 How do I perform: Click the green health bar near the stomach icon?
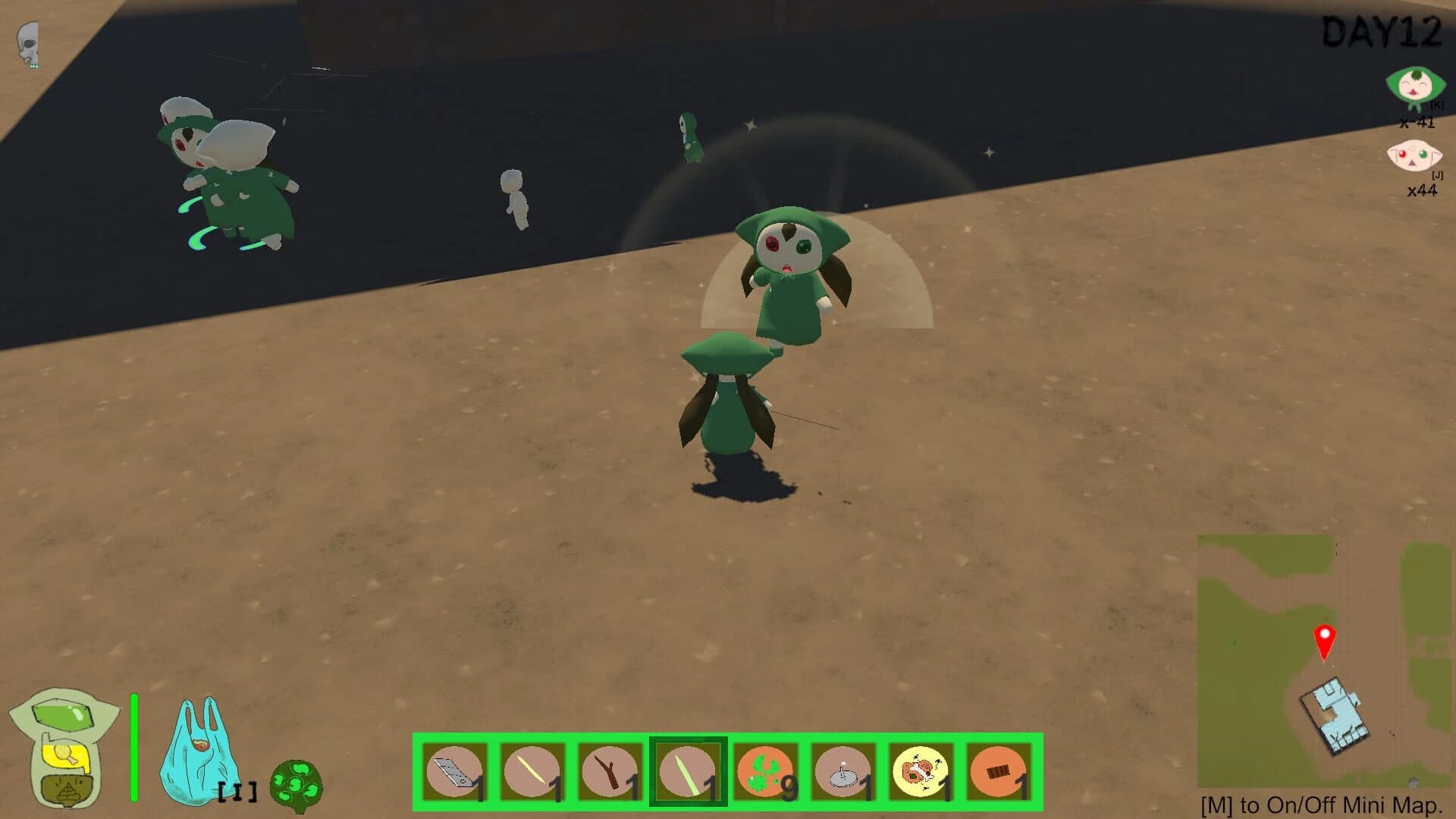[133, 747]
